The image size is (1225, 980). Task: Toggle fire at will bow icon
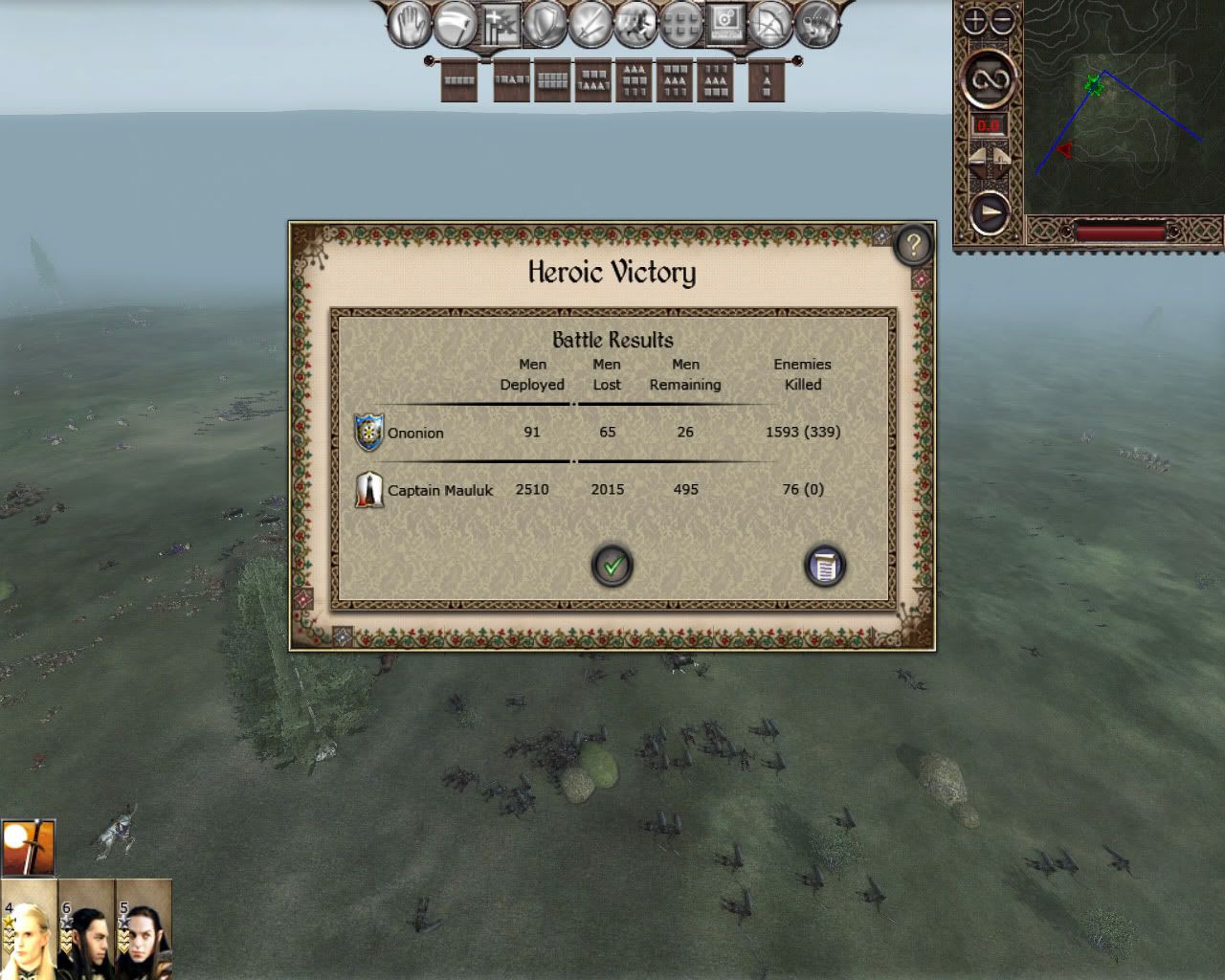(x=770, y=26)
